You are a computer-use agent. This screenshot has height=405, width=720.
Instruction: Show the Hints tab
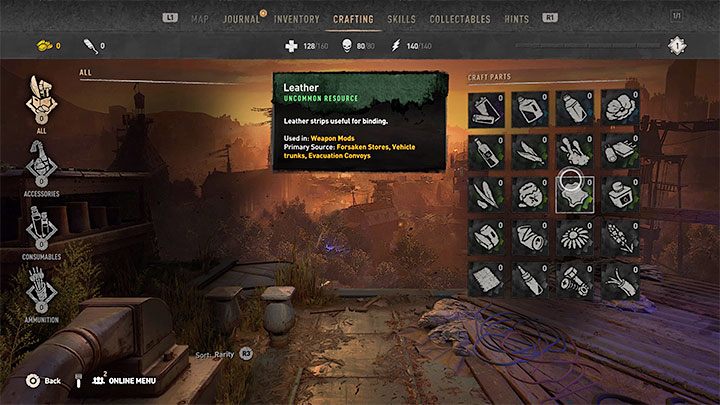coord(516,18)
